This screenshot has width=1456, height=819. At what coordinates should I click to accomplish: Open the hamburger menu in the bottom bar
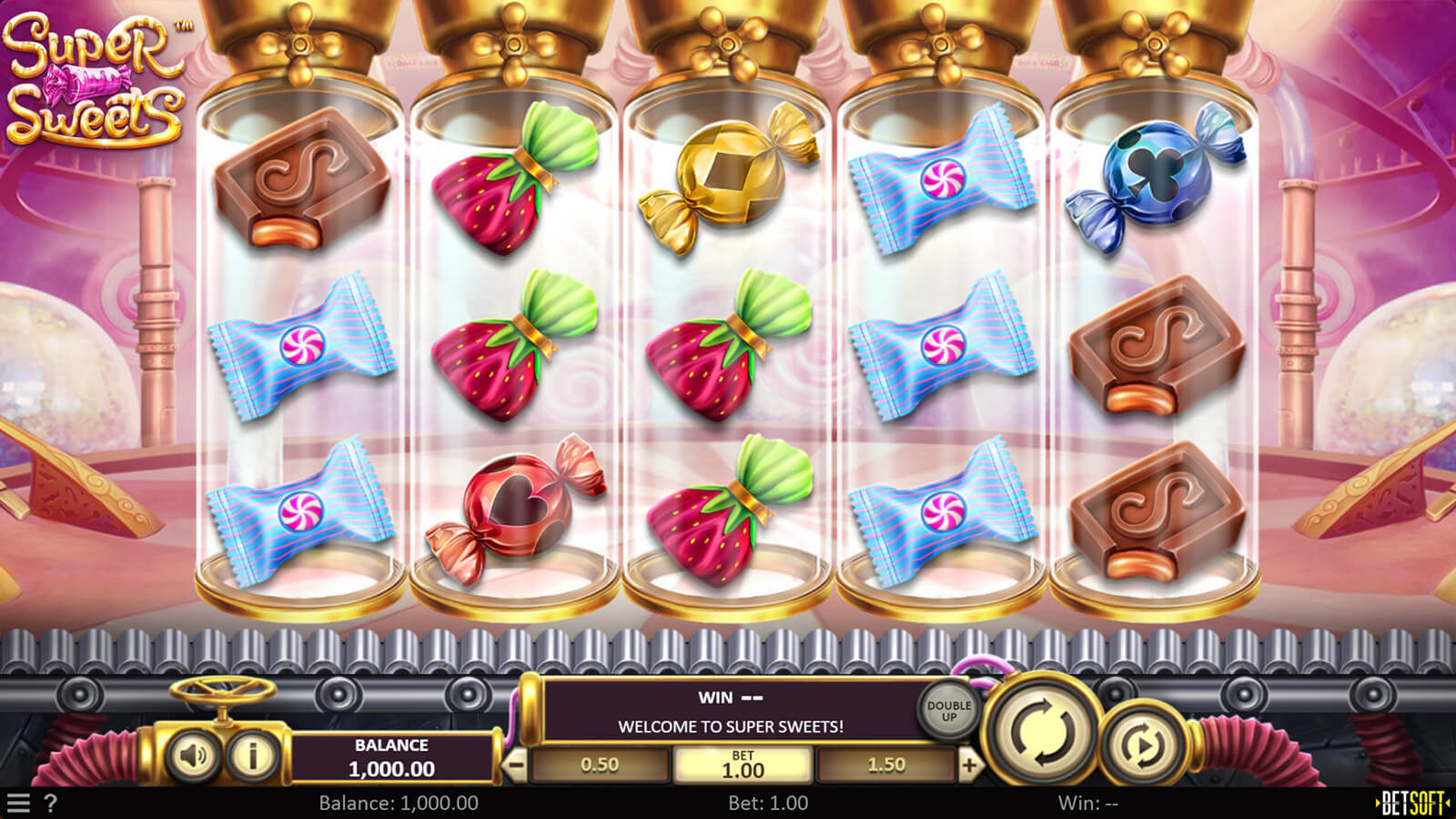[18, 803]
